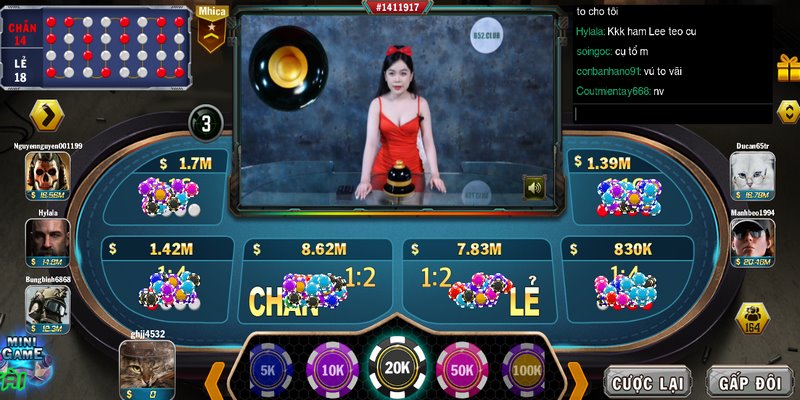Pick the 20K chip
The width and height of the screenshot is (800, 400).
397,368
